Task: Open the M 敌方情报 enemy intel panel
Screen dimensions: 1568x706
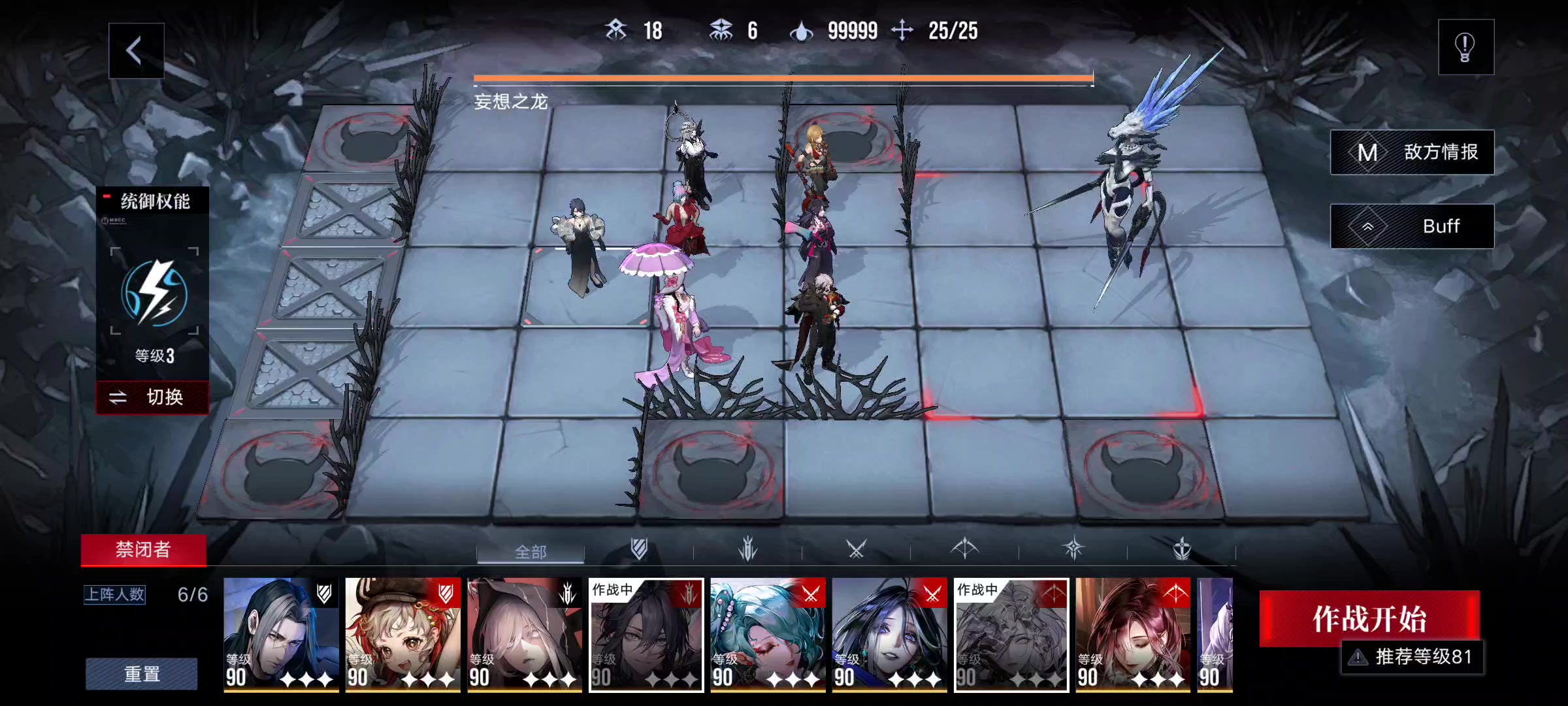Action: coord(1413,152)
